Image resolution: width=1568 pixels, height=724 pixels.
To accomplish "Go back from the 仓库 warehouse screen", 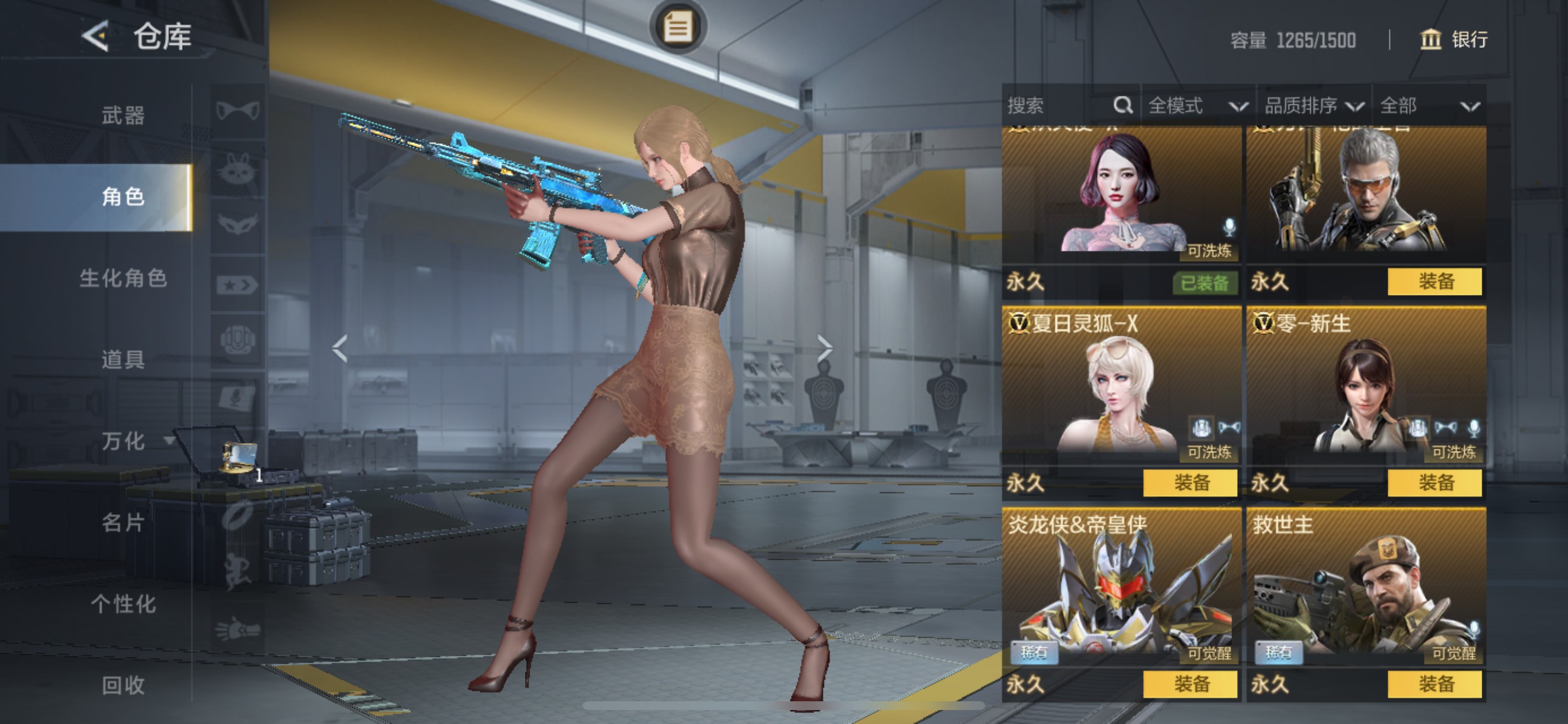I will pos(96,37).
